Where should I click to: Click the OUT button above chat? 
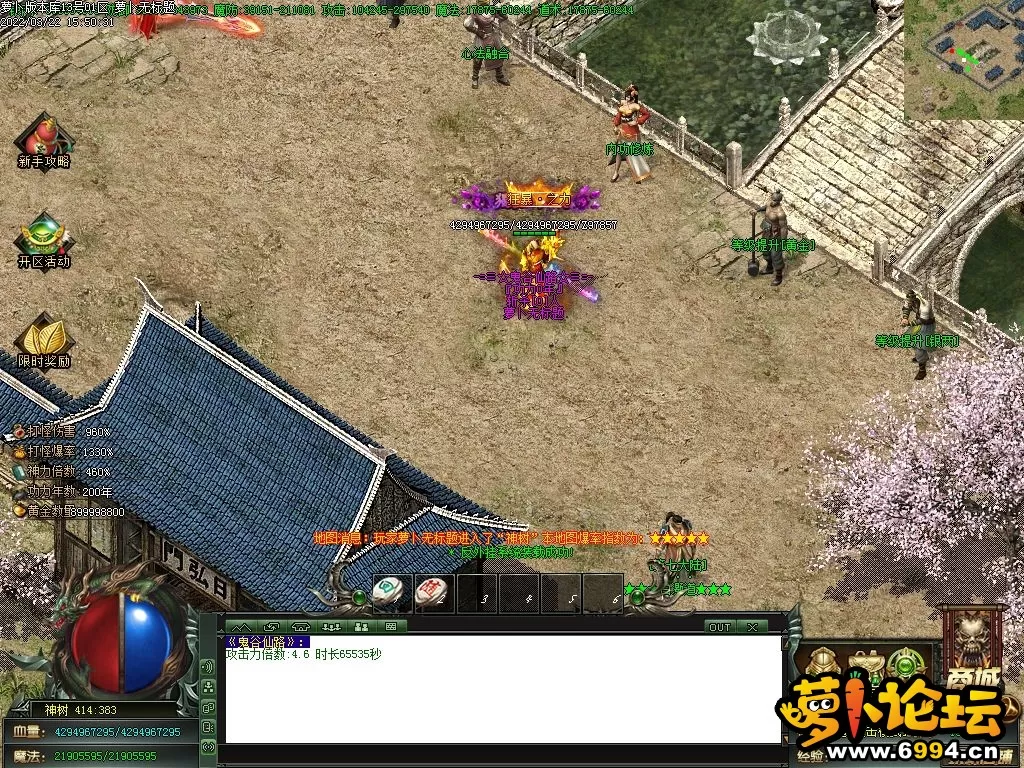[x=719, y=627]
